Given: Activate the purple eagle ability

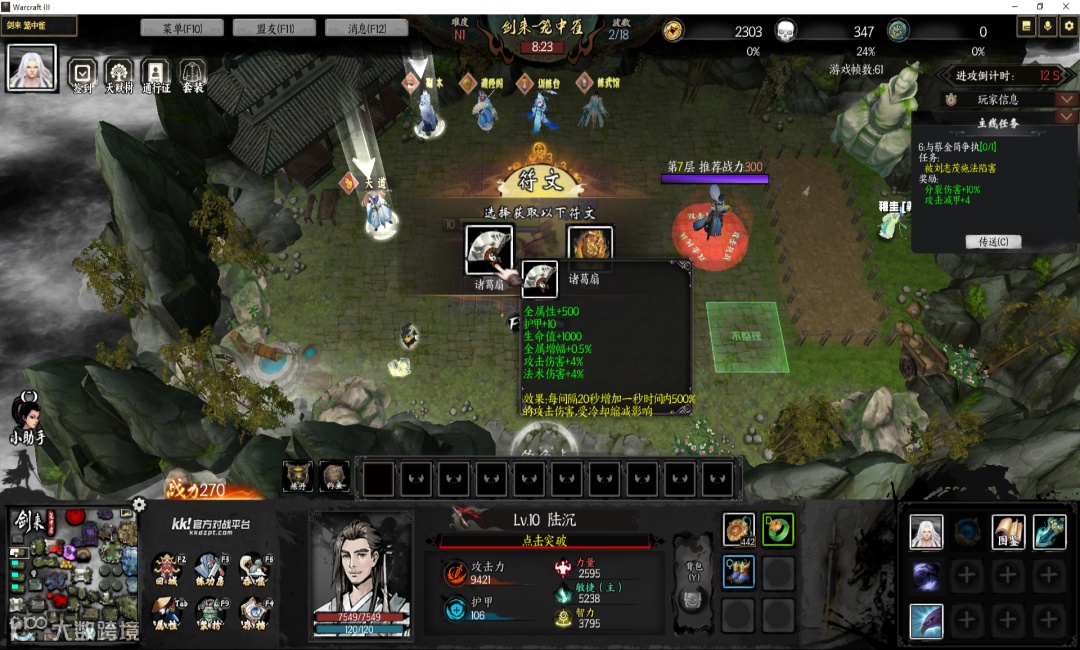Looking at the screenshot, I should pyautogui.click(x=926, y=621).
